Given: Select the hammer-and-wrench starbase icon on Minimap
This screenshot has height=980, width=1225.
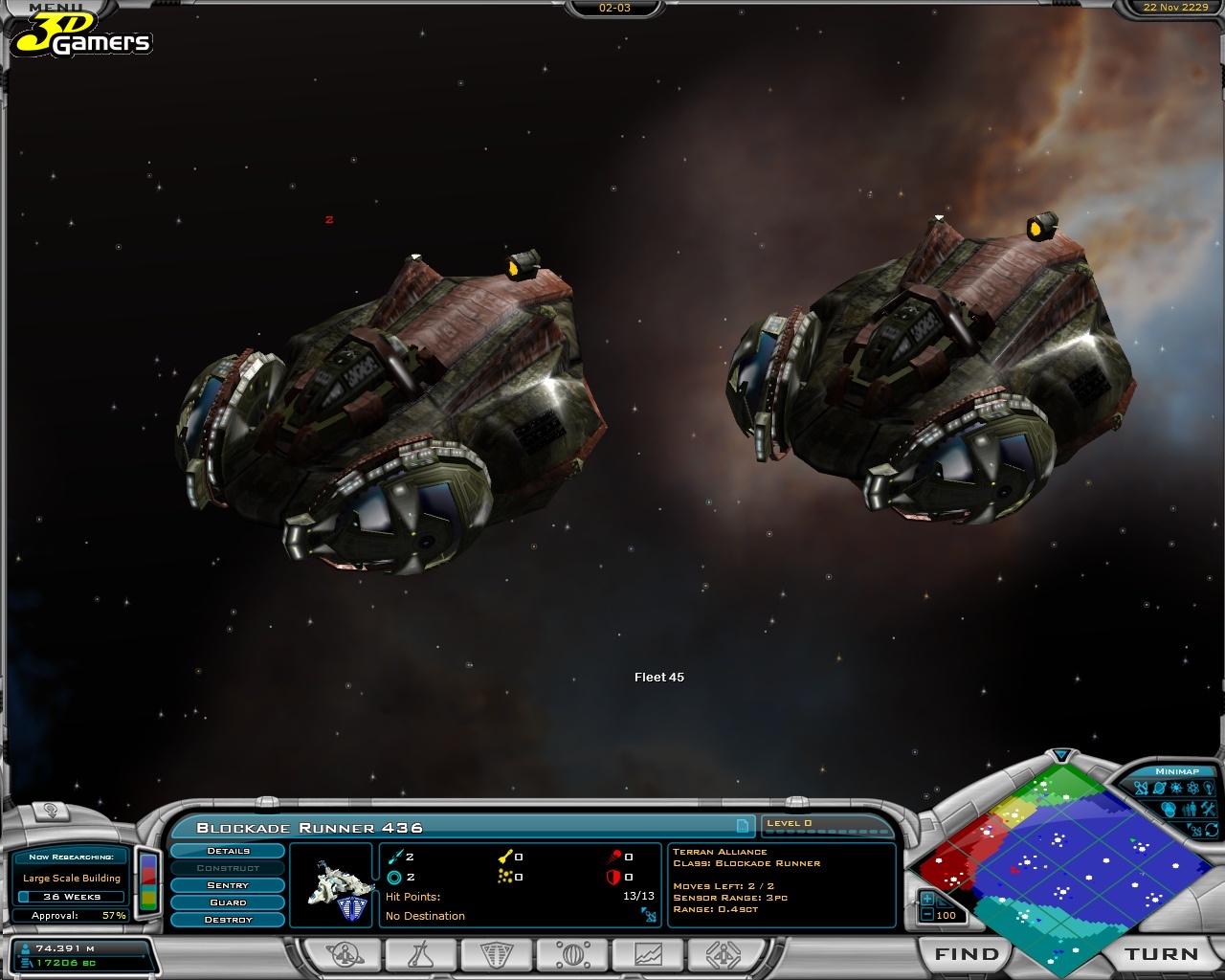Looking at the screenshot, I should click(x=1208, y=808).
